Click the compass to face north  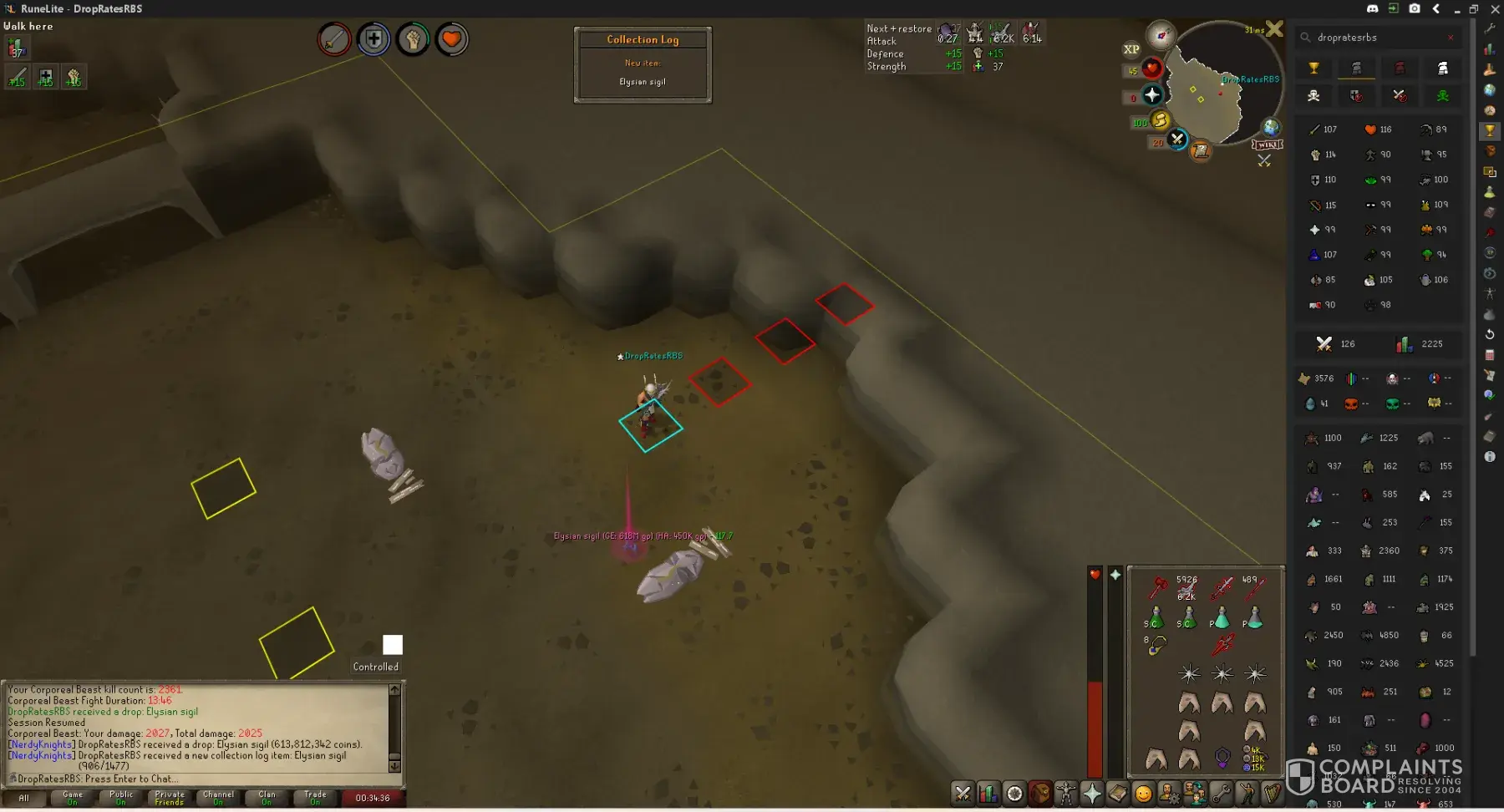(x=1161, y=35)
